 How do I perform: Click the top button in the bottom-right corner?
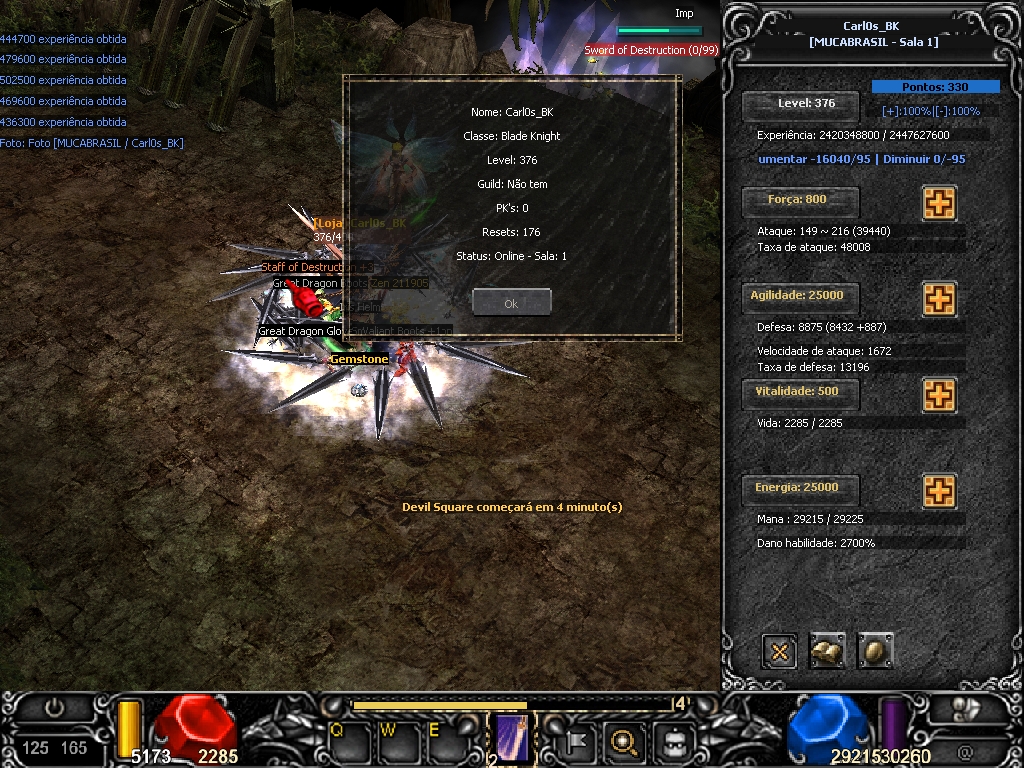pos(968,709)
